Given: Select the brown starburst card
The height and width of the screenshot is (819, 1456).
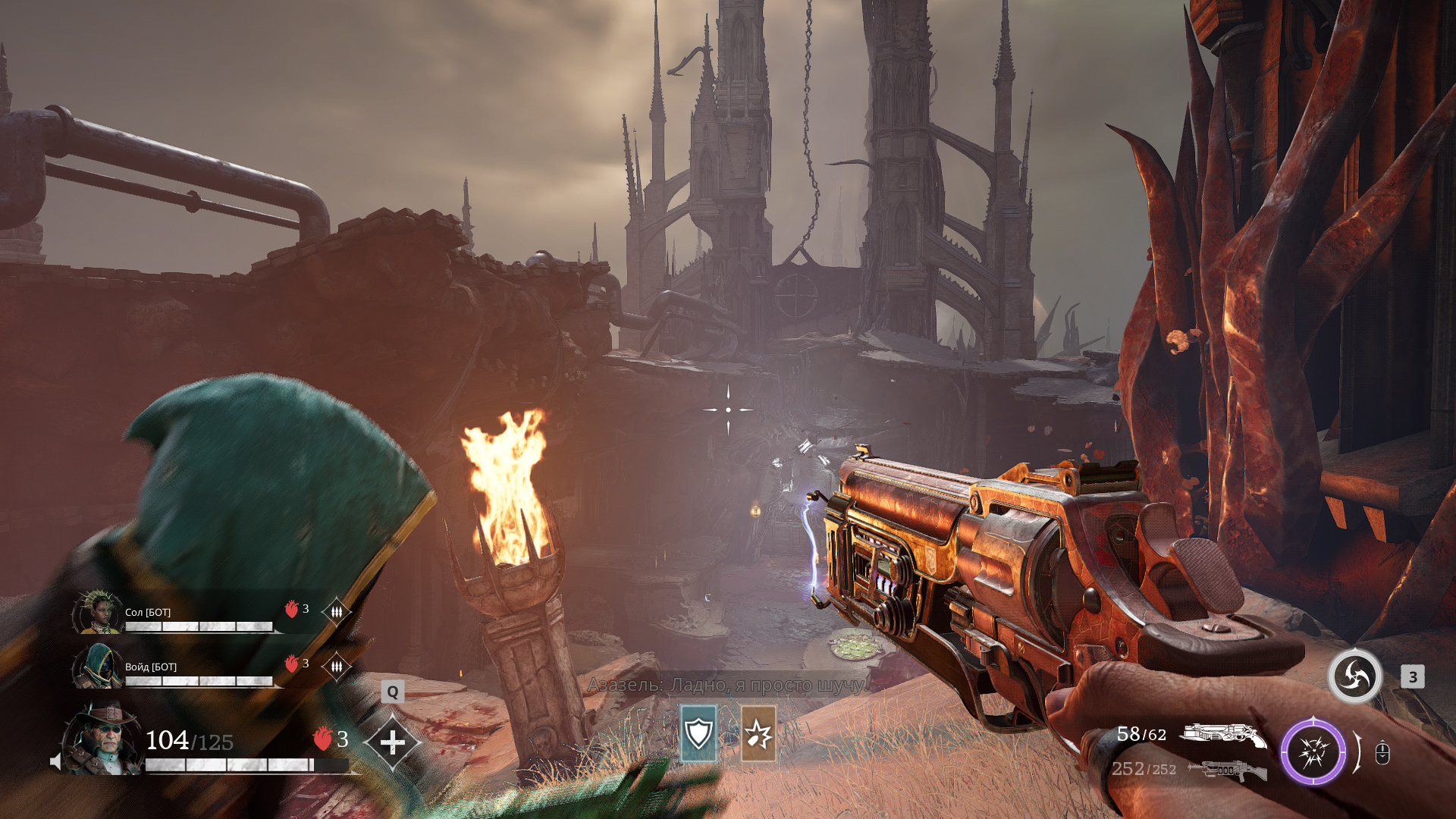Looking at the screenshot, I should click(x=758, y=733).
